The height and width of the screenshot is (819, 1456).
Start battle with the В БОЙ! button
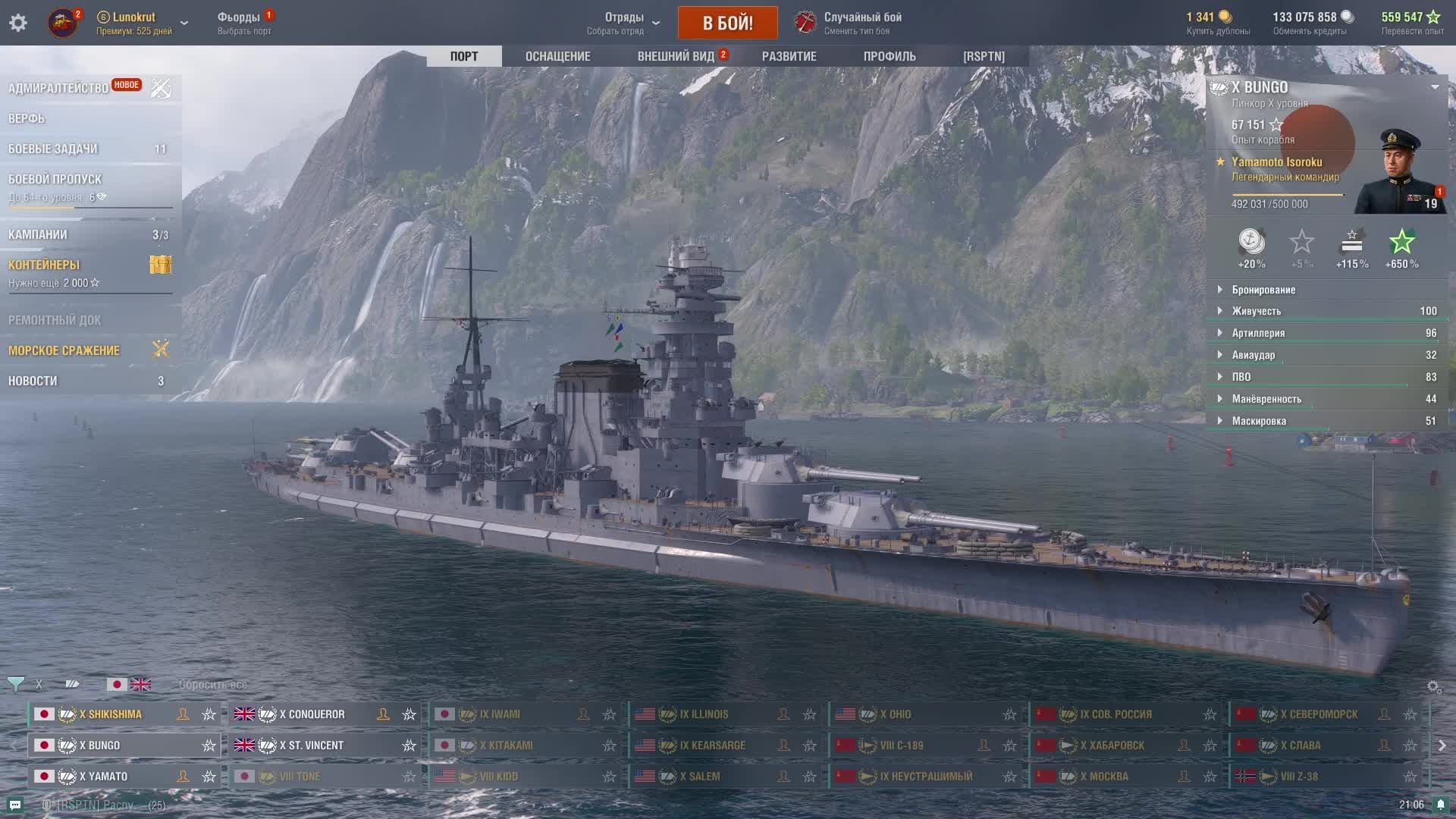pyautogui.click(x=727, y=23)
